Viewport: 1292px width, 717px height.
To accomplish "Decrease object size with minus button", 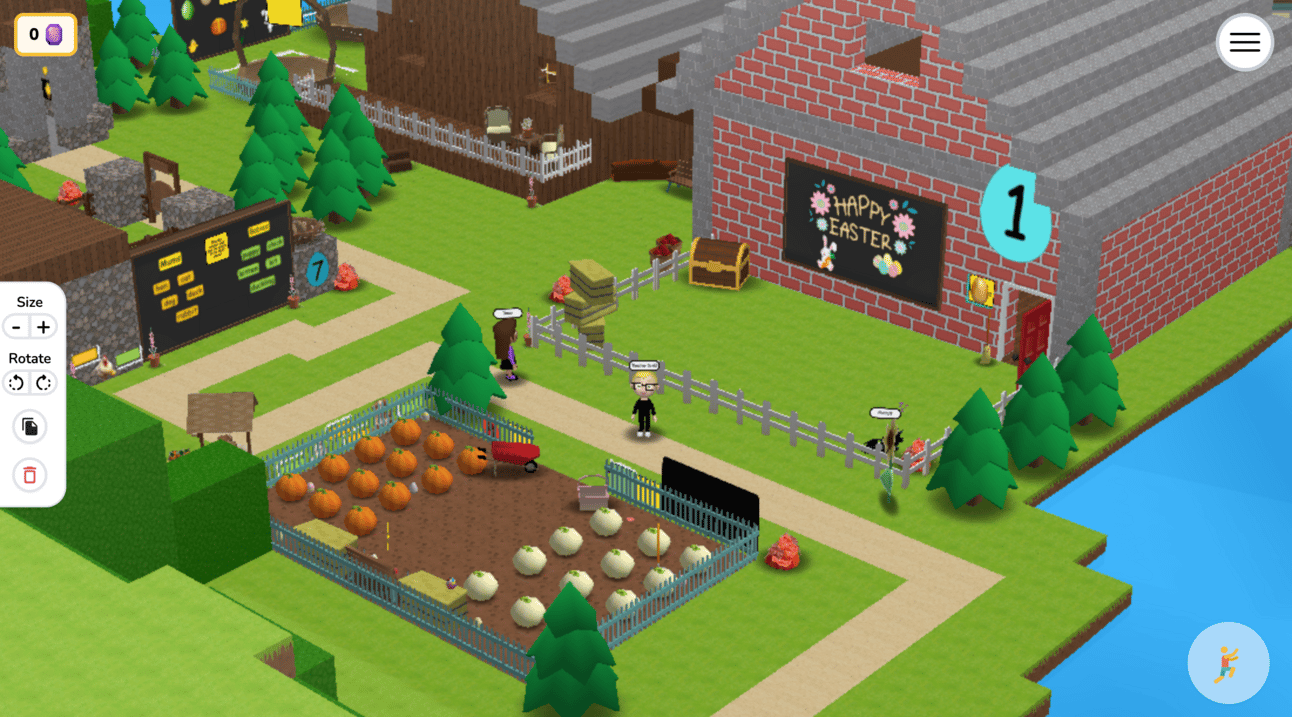I will click(17, 327).
